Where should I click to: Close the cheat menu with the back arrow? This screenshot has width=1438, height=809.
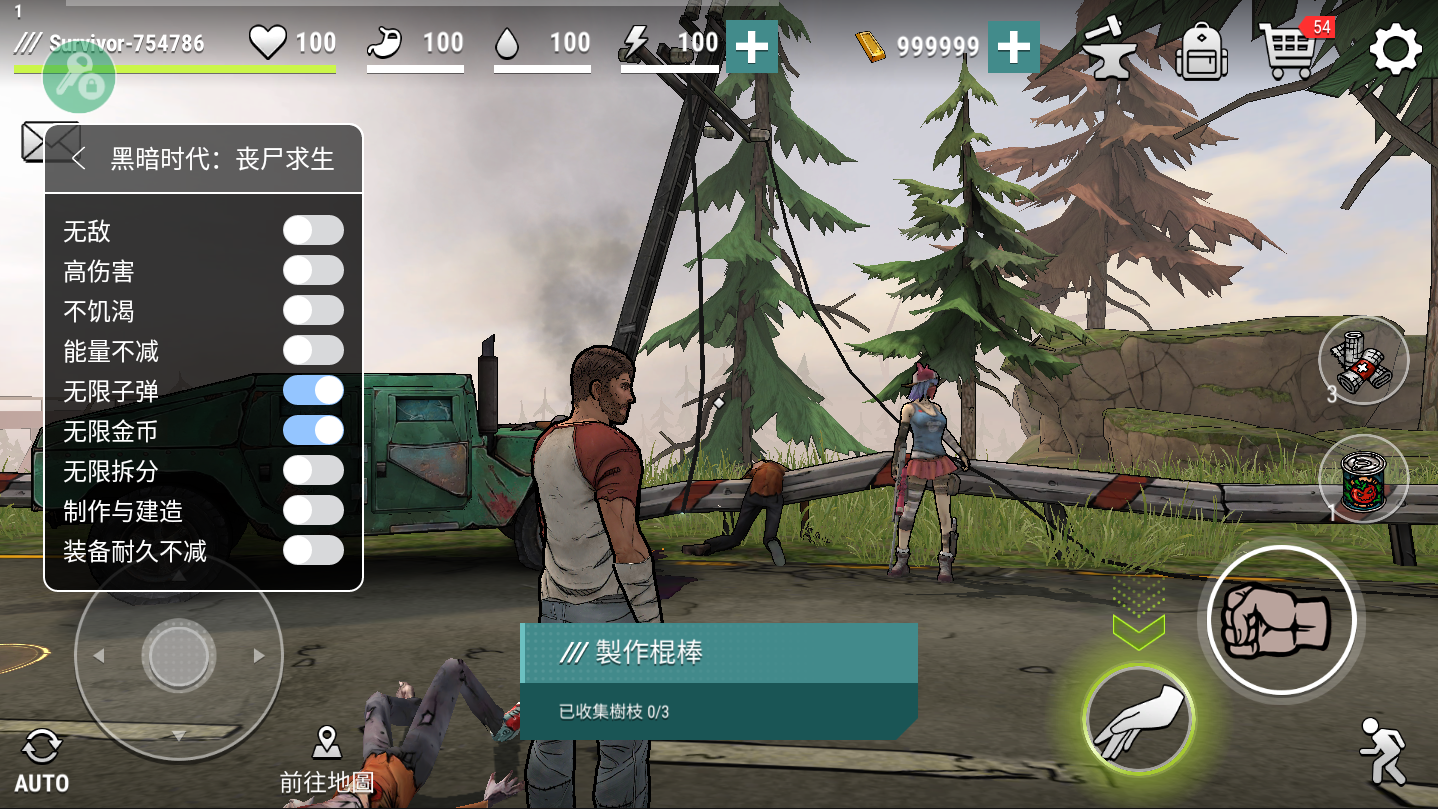[79, 158]
